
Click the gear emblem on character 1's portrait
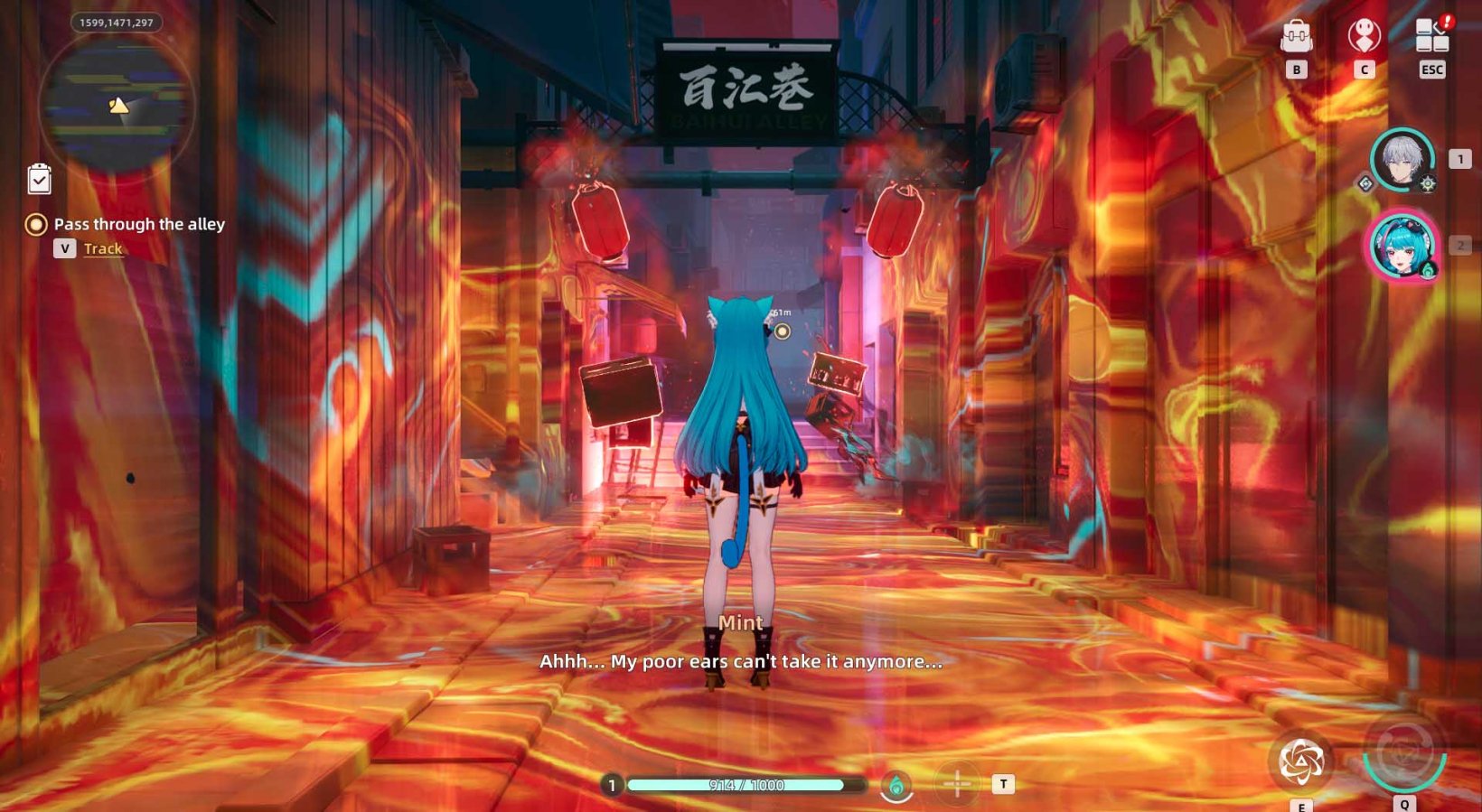tap(1426, 186)
